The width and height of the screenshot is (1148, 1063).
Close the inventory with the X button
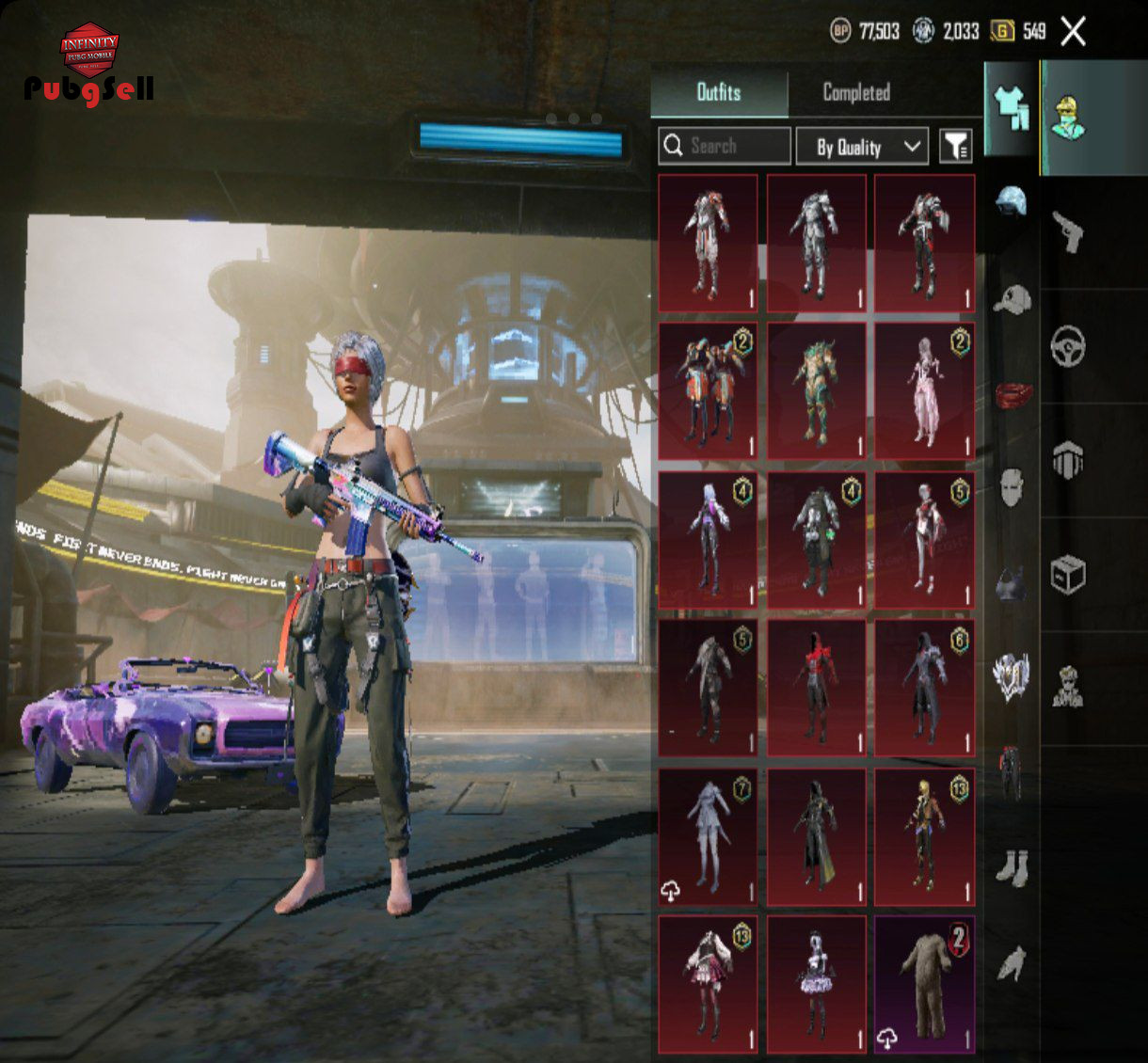pos(1073,32)
